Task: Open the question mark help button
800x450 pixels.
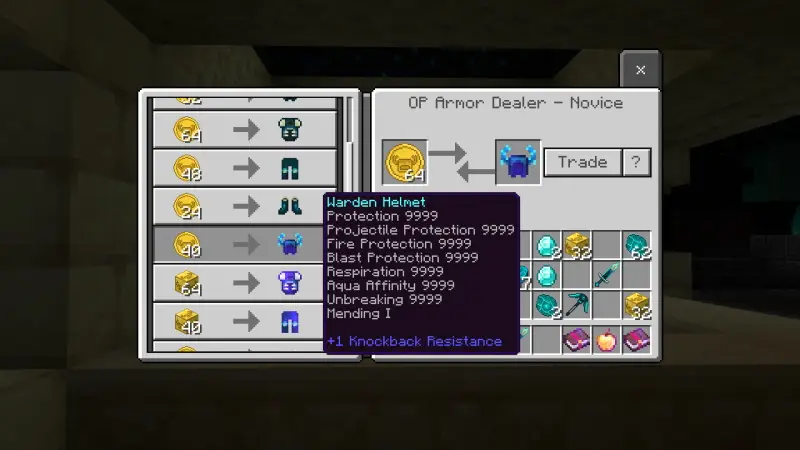Action: (637, 162)
